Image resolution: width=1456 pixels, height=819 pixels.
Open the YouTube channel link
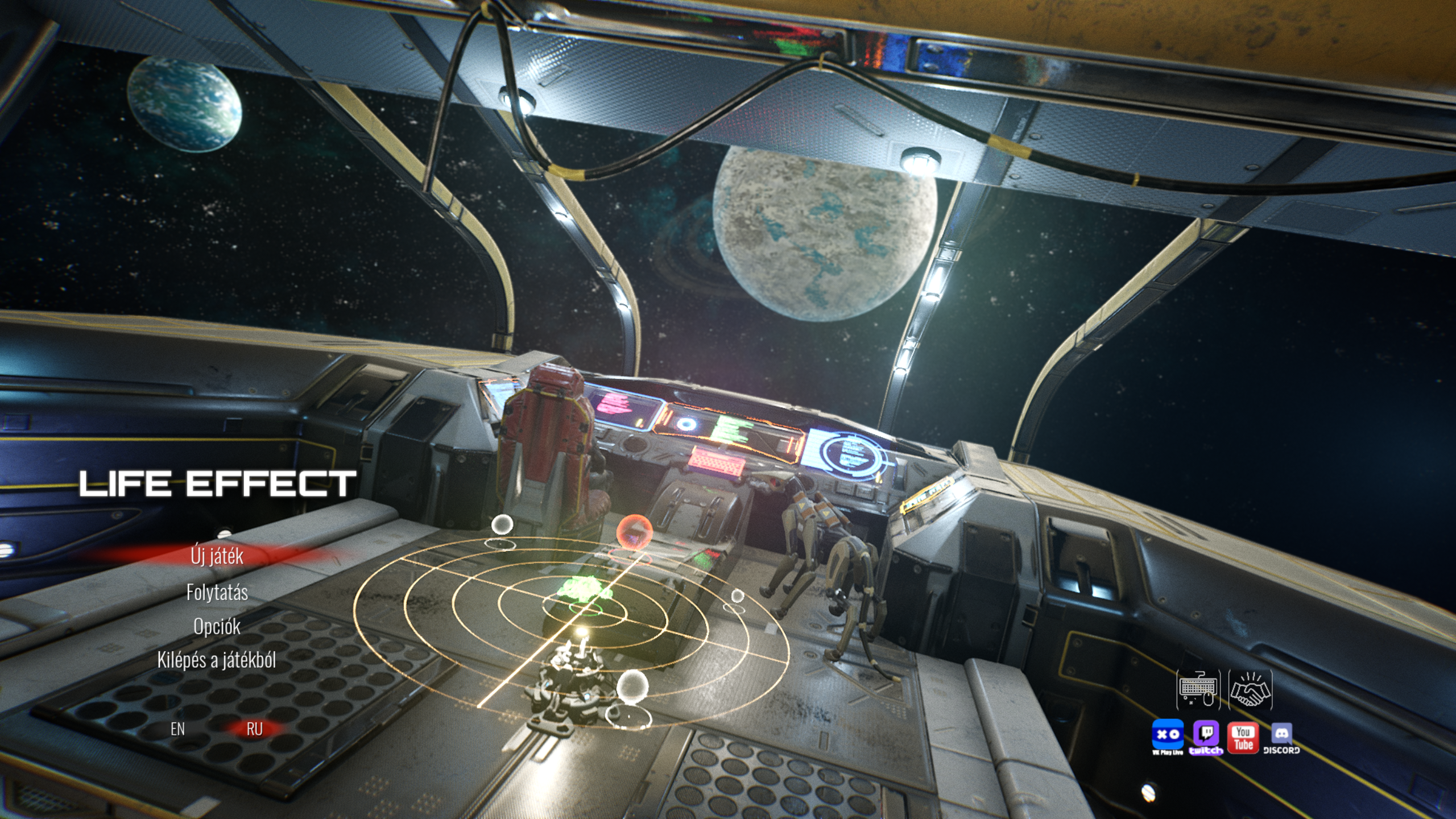1243,737
